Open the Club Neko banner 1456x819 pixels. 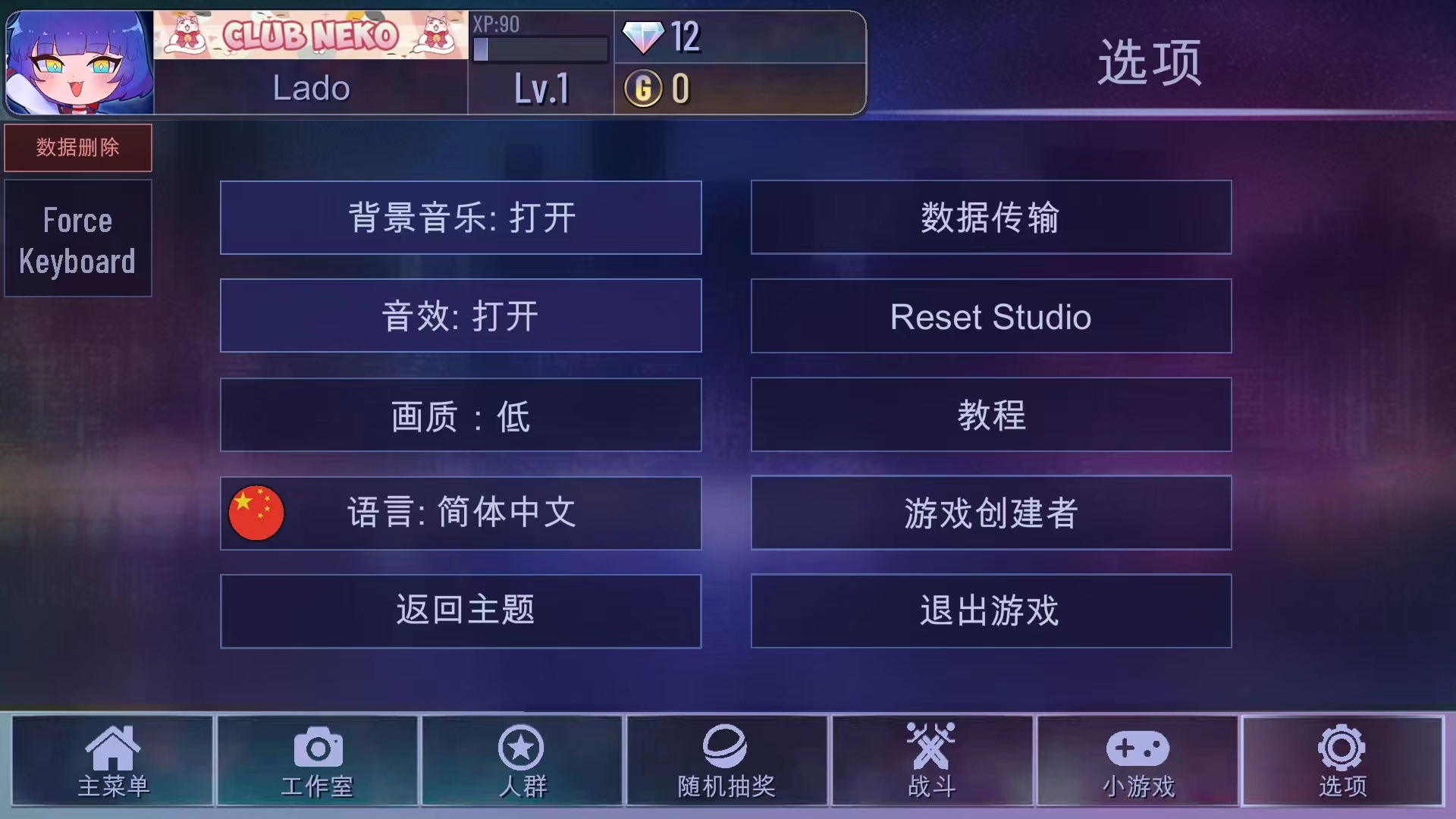click(x=312, y=34)
